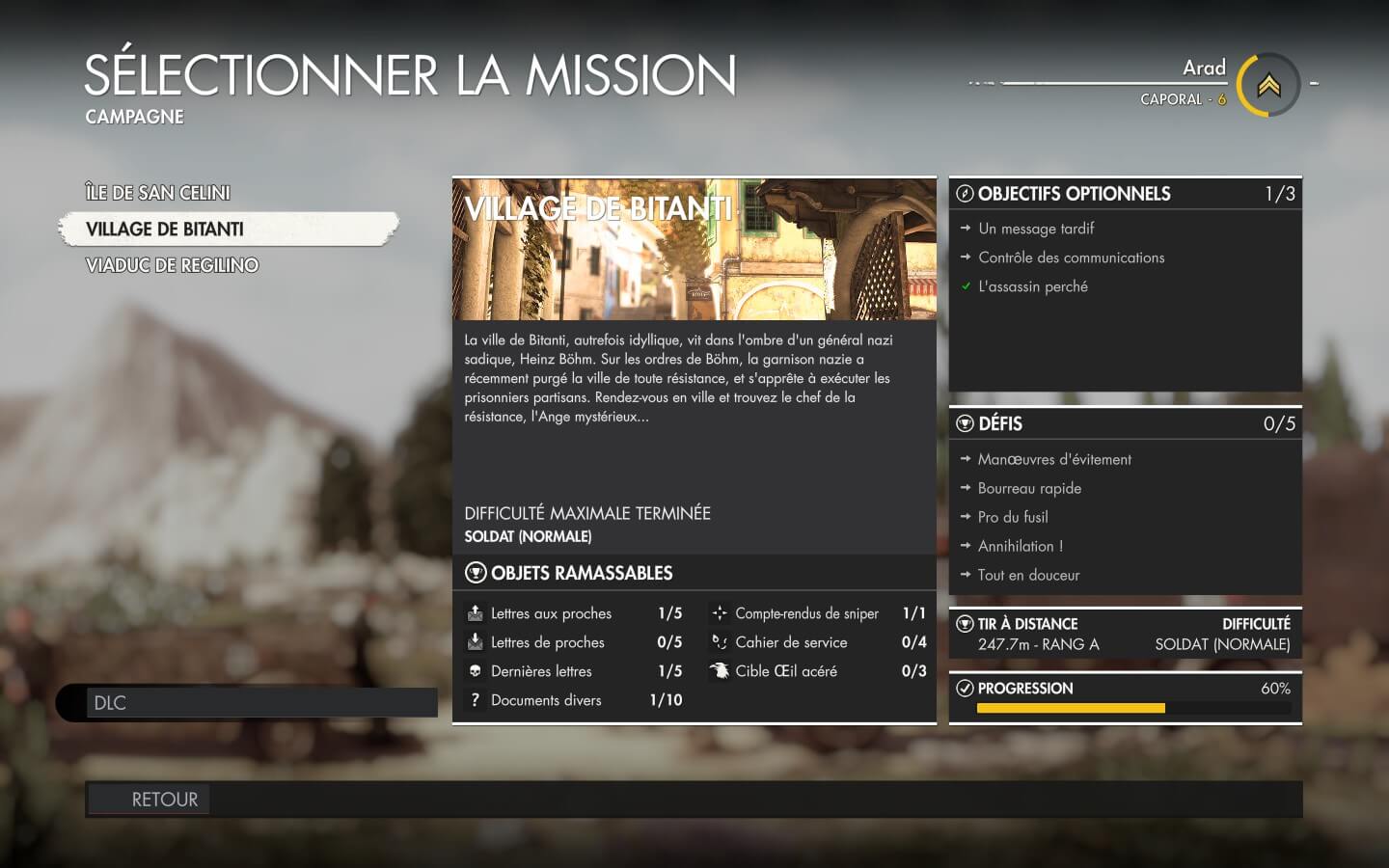Select the Île de San Celini mission
The image size is (1389, 868).
click(x=158, y=193)
